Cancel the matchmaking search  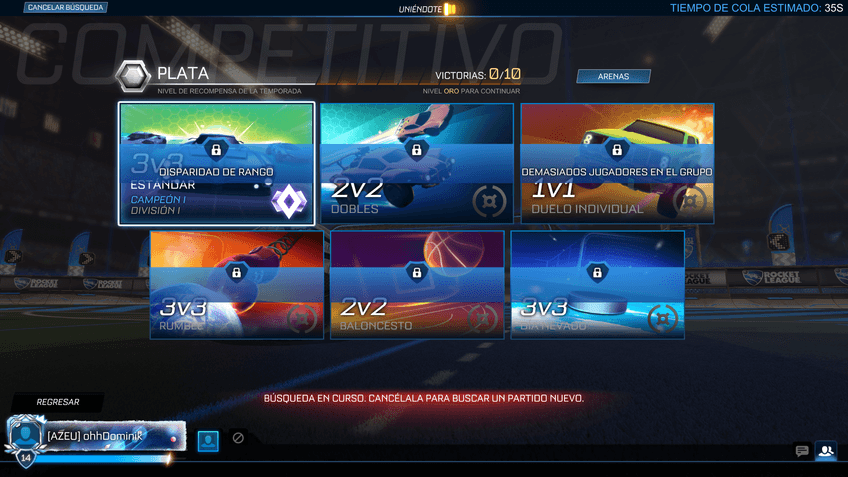tap(65, 8)
